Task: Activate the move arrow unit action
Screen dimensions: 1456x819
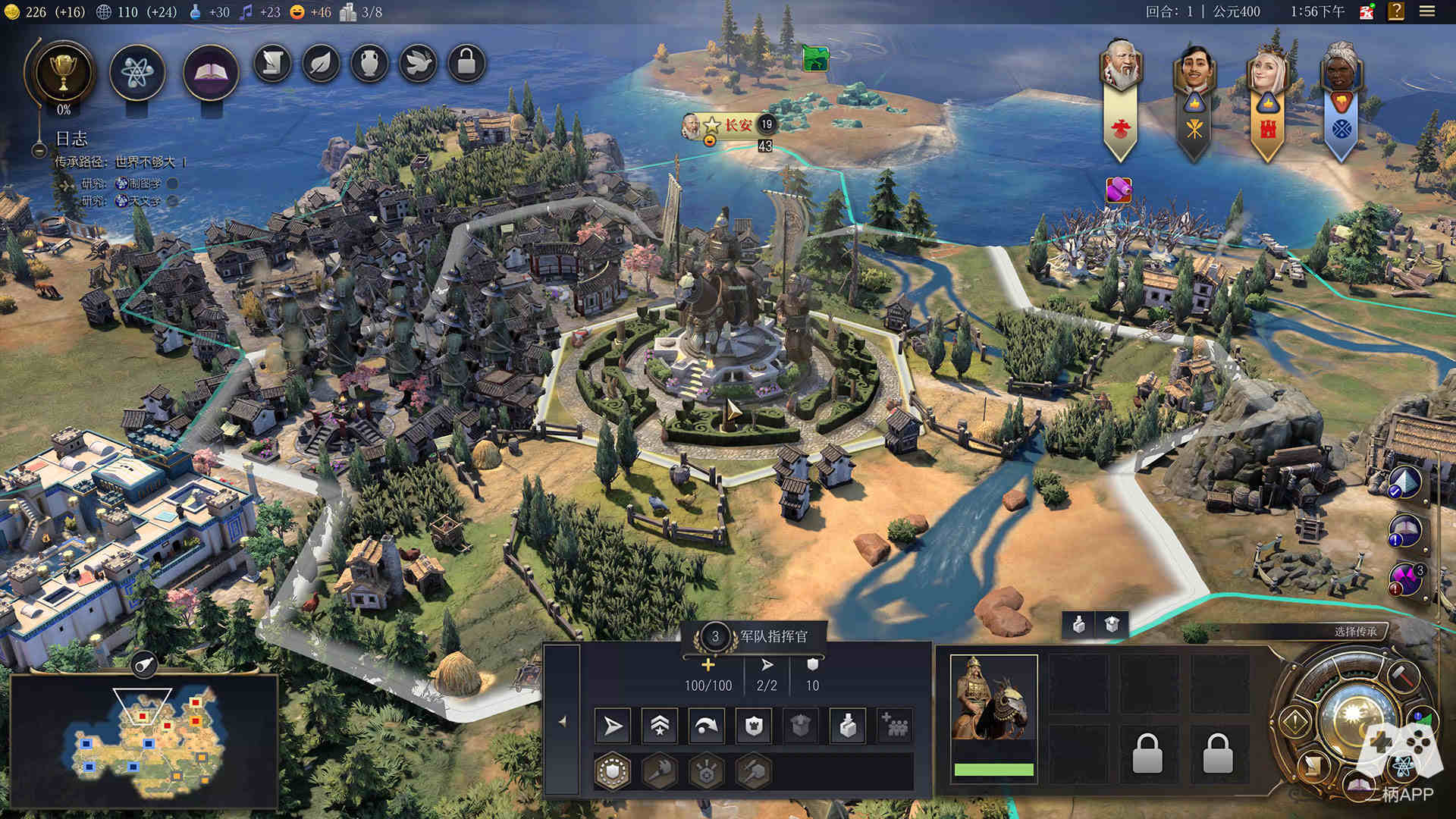Action: pos(612,726)
